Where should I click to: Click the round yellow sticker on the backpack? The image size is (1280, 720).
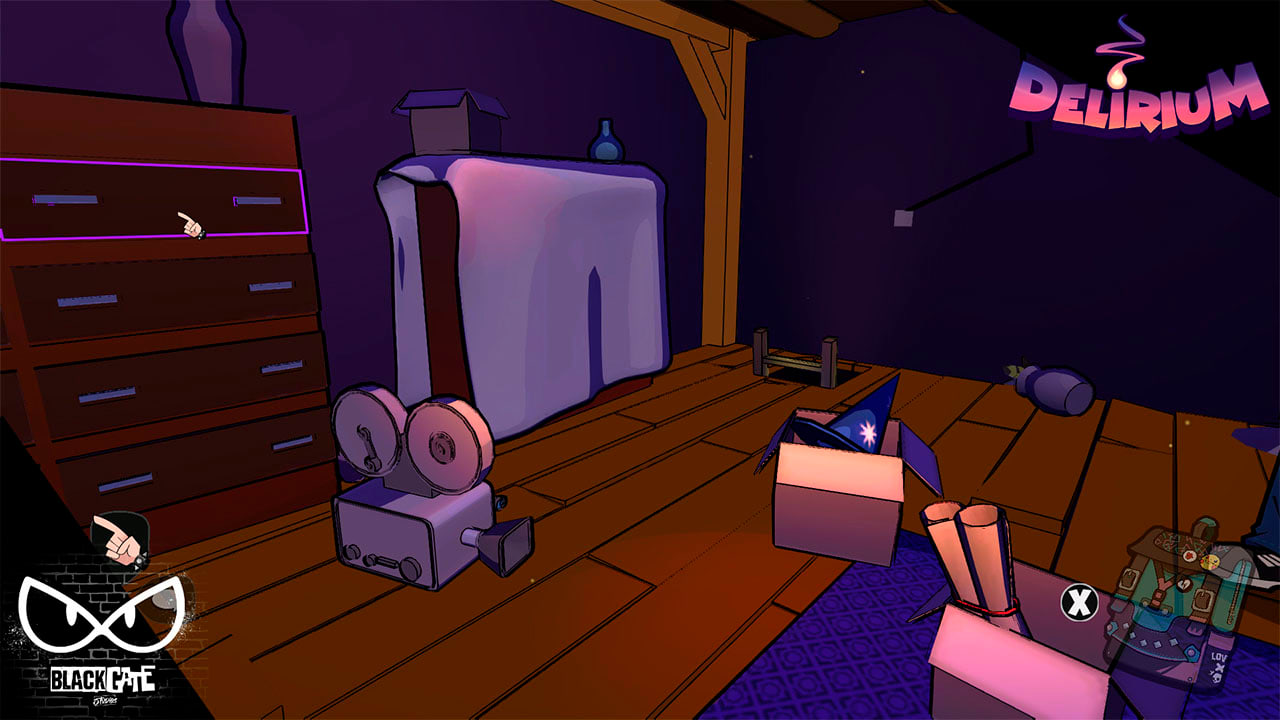(x=1208, y=562)
